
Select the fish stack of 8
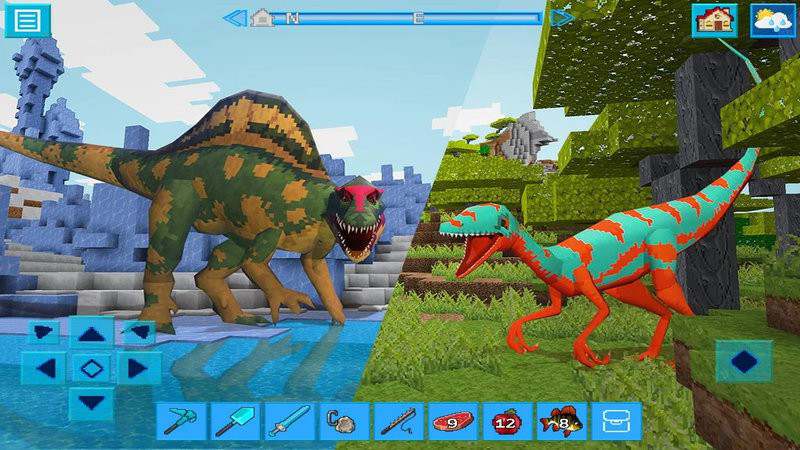coord(561,421)
